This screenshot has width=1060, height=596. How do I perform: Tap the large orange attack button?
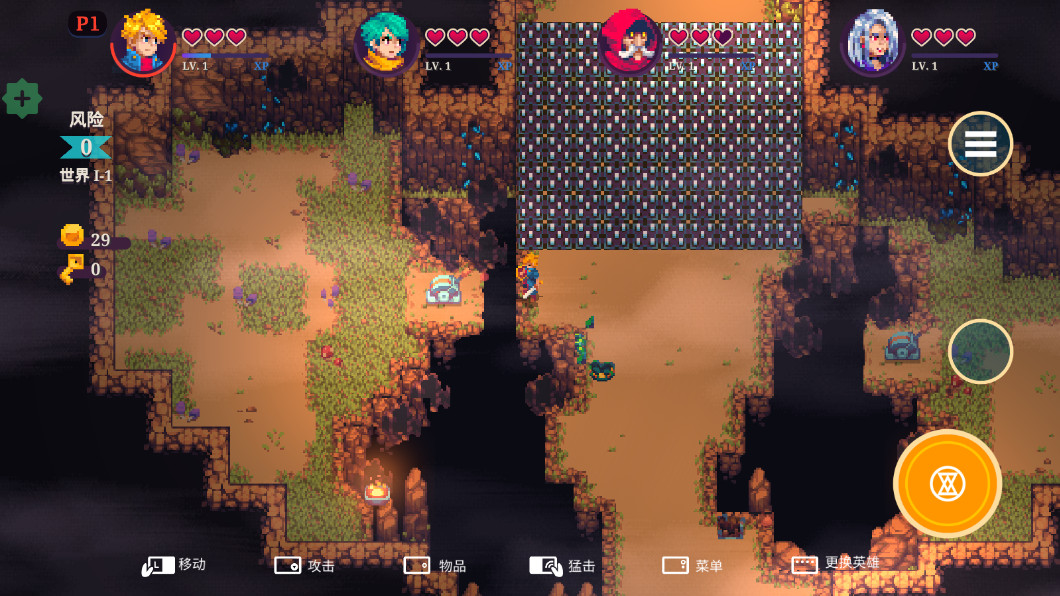point(947,484)
